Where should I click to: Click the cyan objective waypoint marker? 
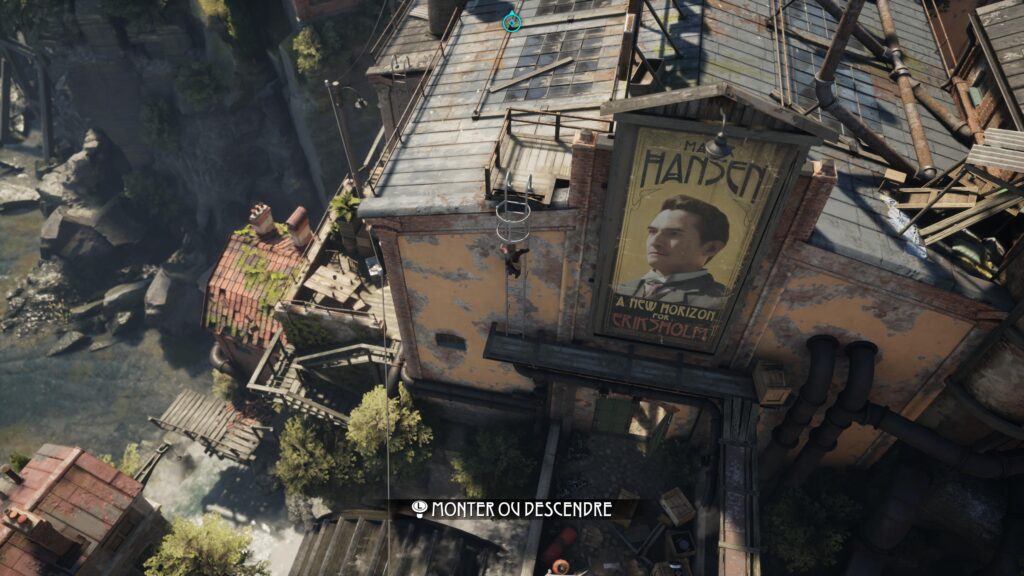512,21
